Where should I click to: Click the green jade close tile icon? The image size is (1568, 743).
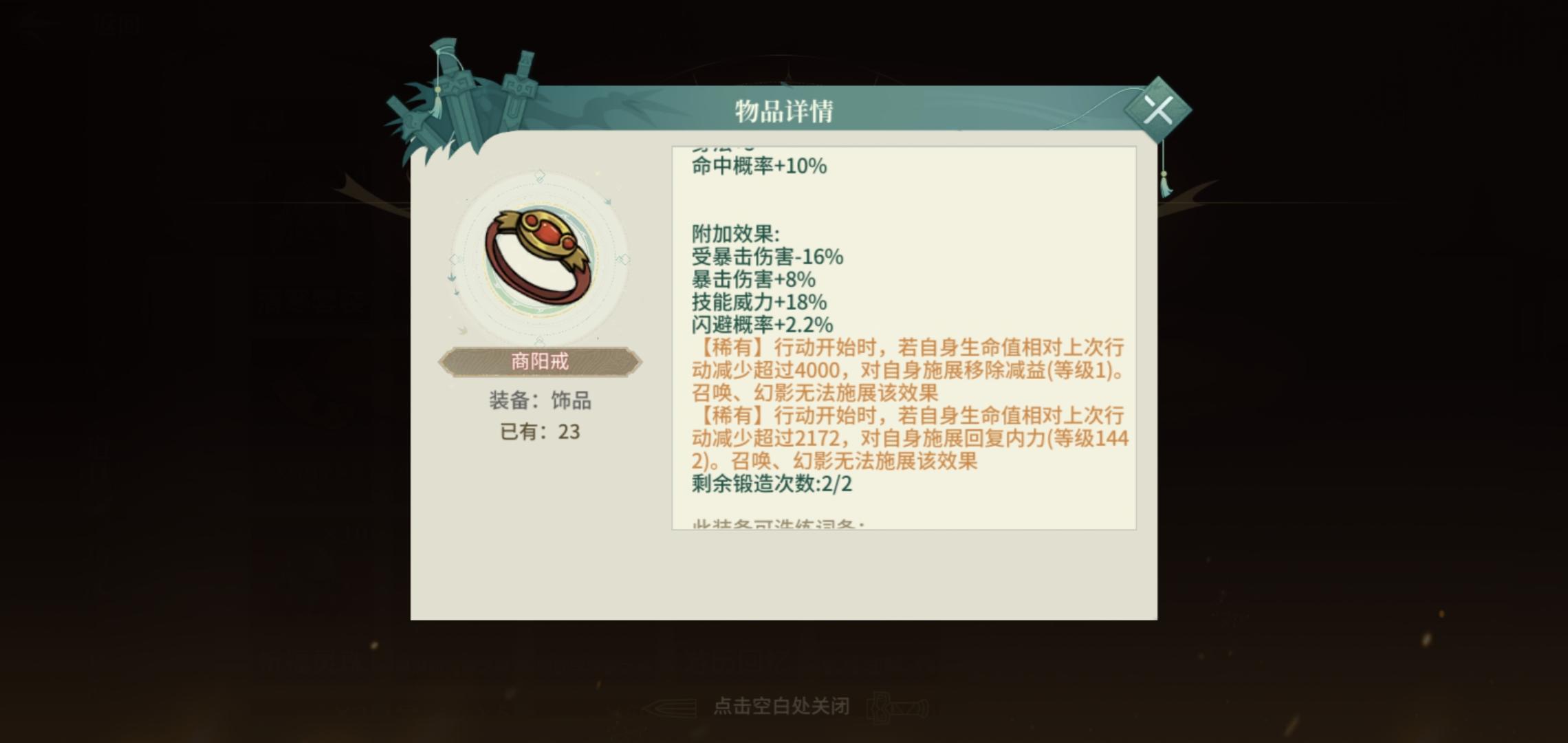click(x=1162, y=110)
